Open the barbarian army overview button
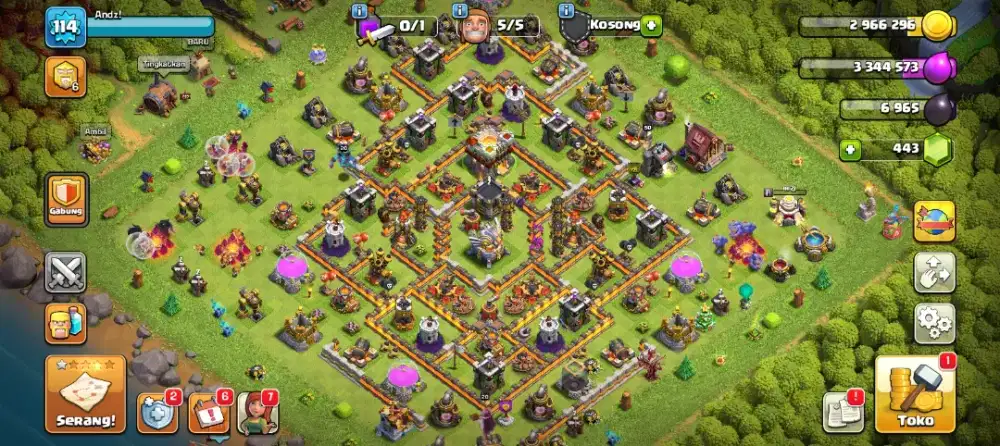The height and width of the screenshot is (446, 1000). click(x=65, y=323)
